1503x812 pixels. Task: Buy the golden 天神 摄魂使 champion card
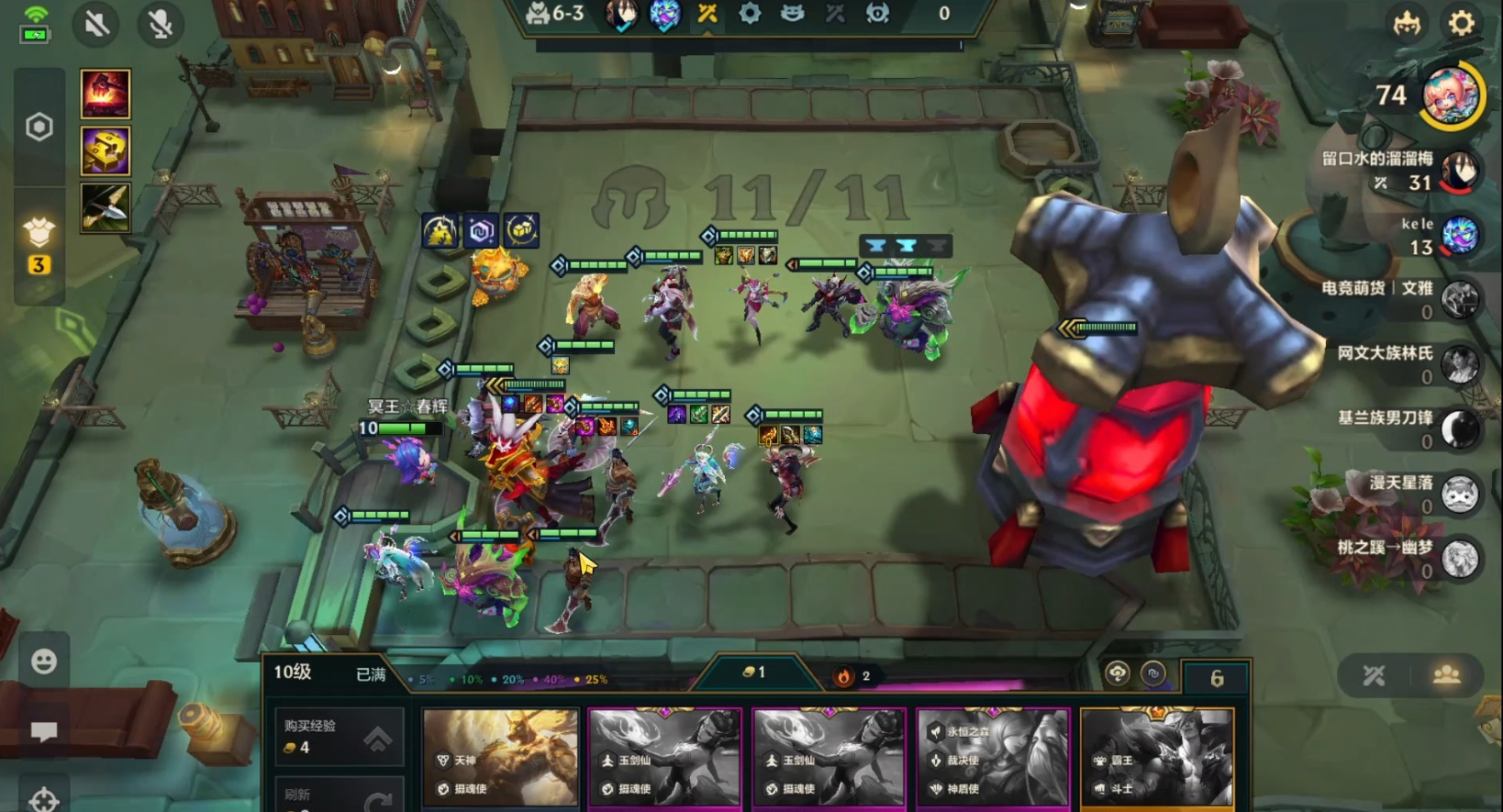pyautogui.click(x=500, y=757)
